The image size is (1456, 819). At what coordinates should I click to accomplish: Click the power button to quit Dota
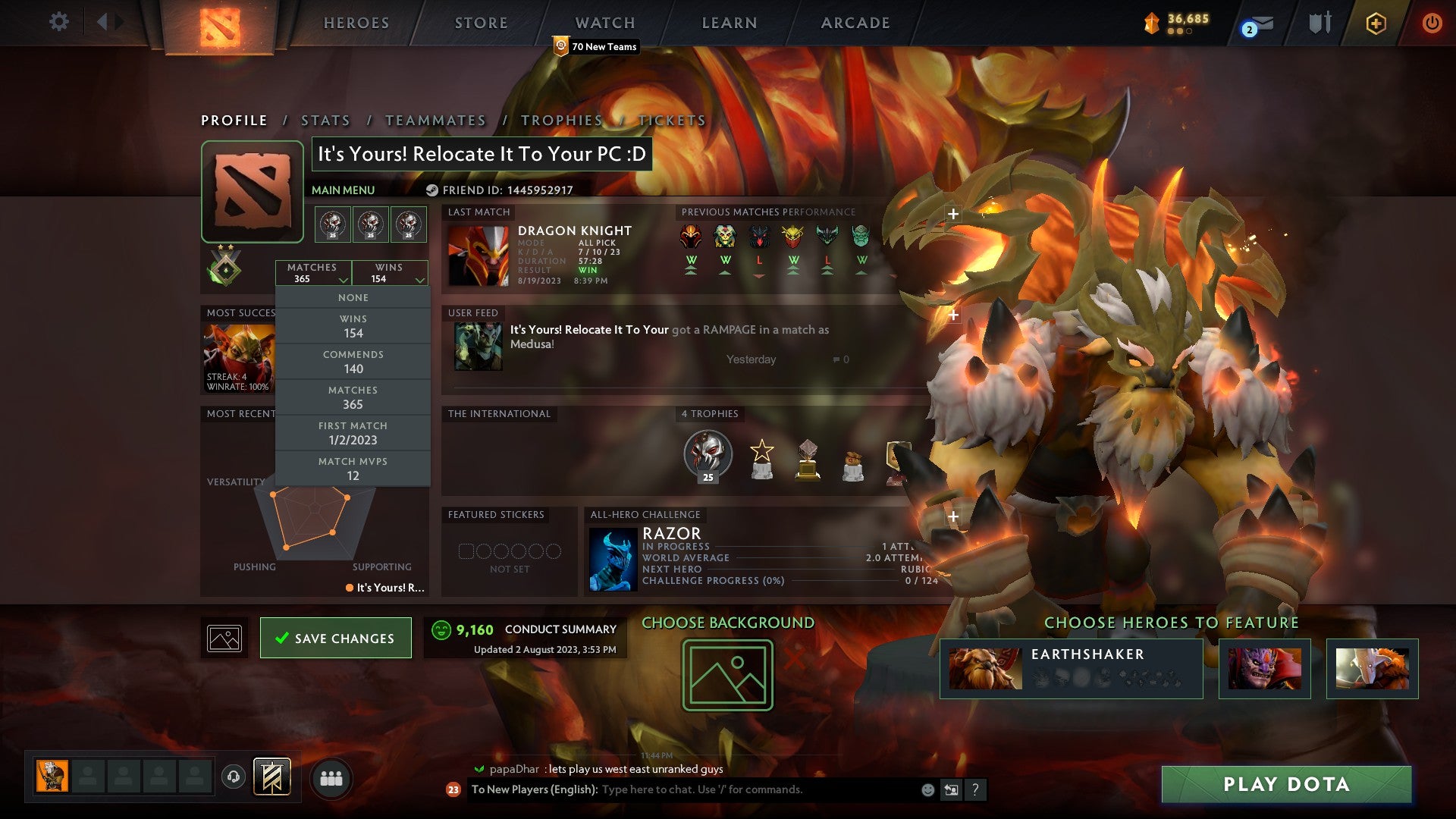(1432, 23)
